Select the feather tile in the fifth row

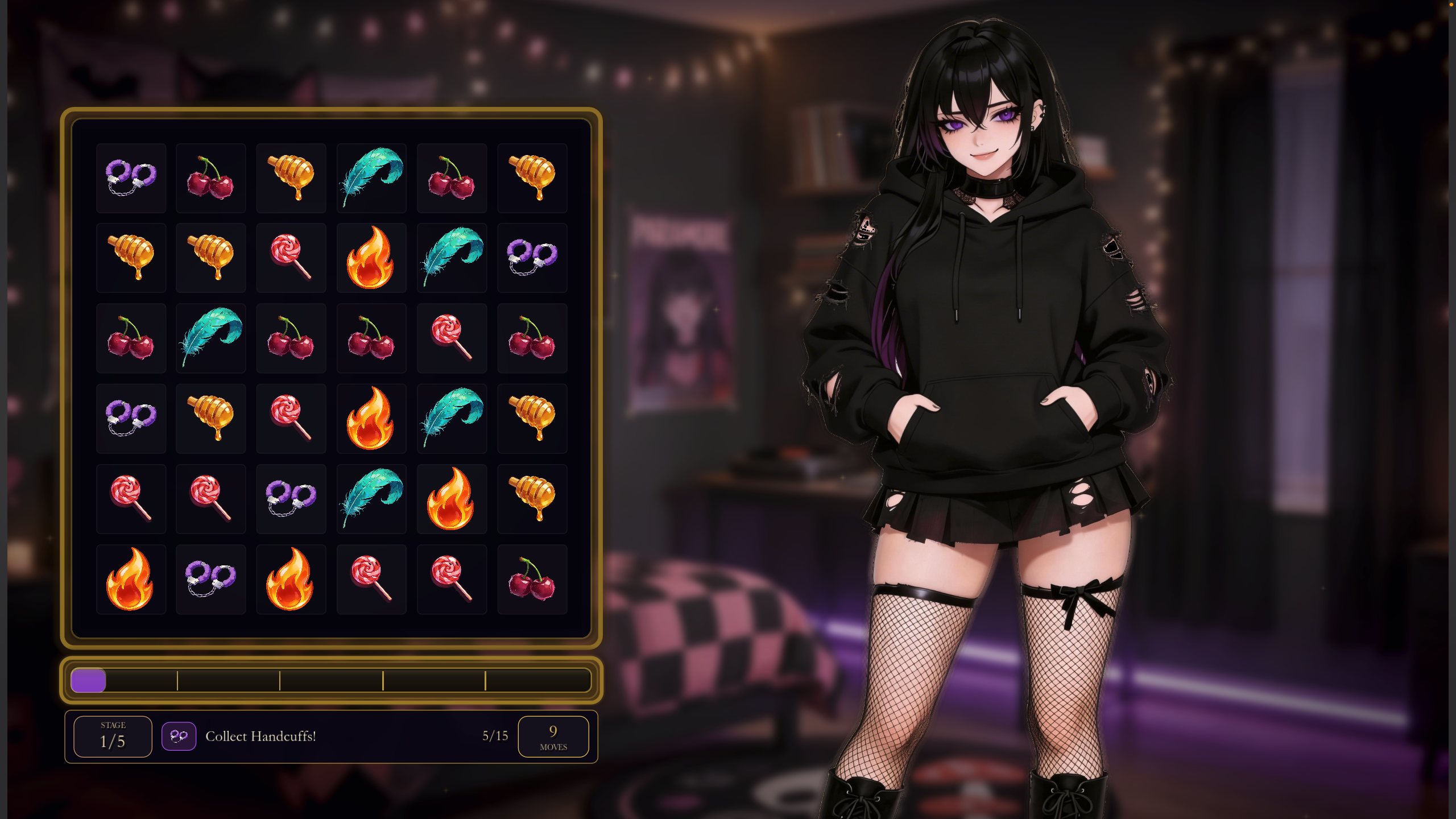[x=371, y=499]
